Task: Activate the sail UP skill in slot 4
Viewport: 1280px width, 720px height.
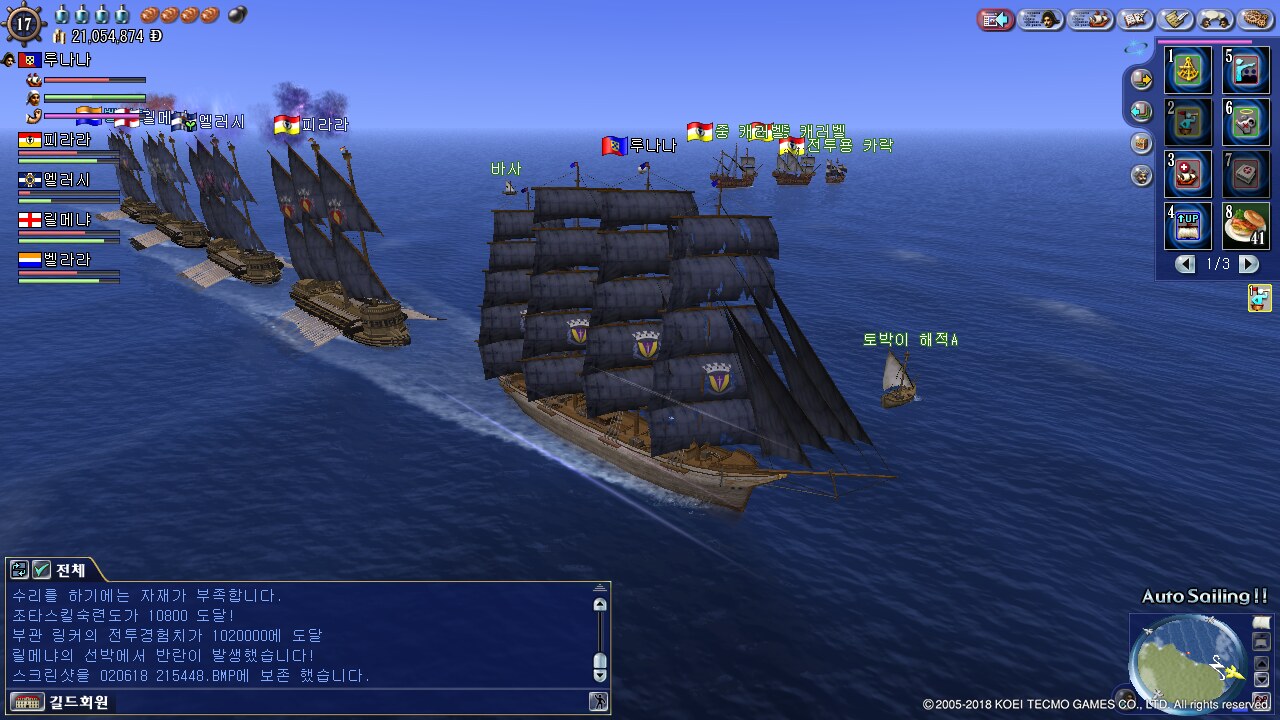Action: (1188, 226)
